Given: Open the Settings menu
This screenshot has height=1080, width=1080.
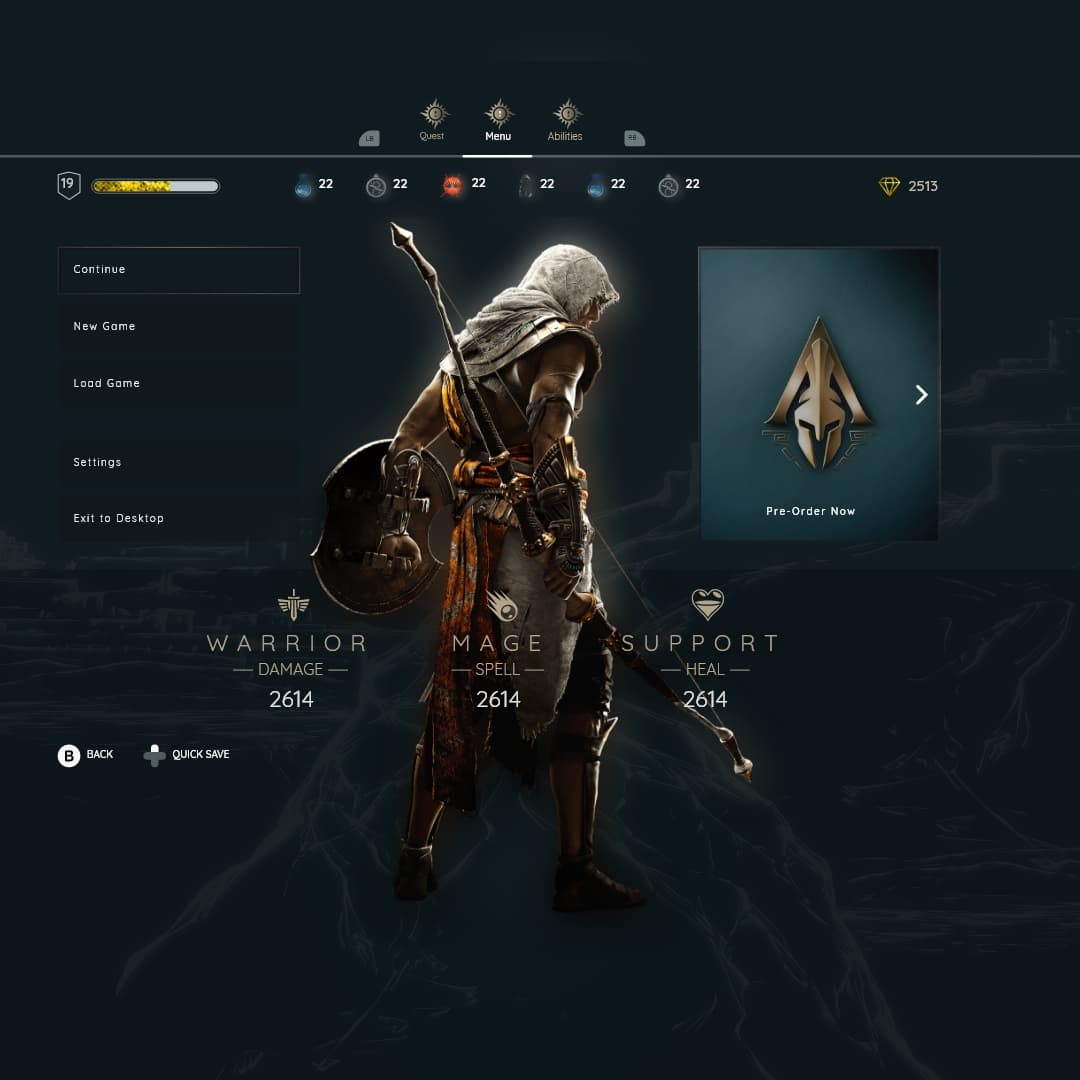Looking at the screenshot, I should (x=178, y=463).
